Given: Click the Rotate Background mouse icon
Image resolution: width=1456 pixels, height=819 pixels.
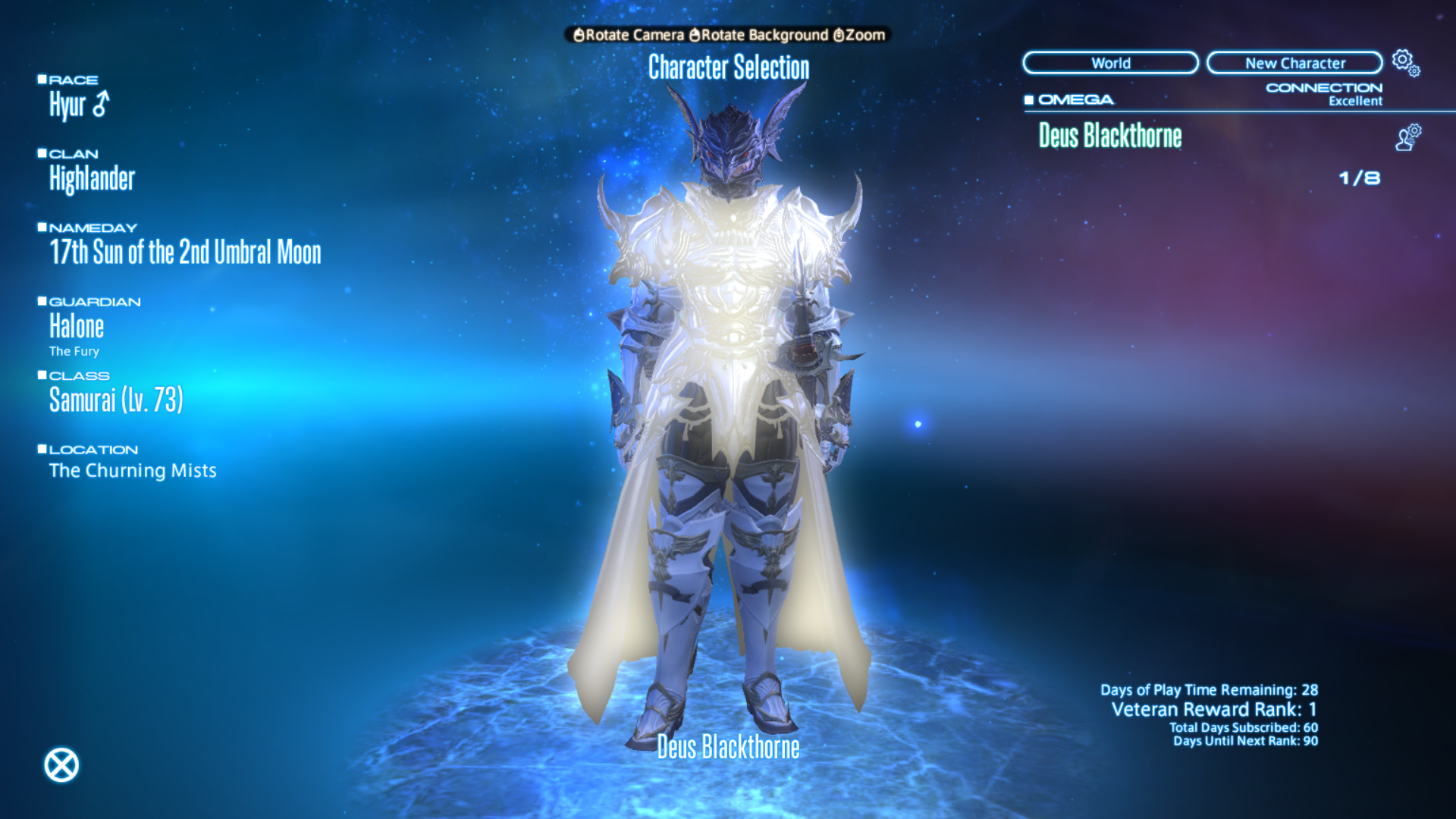Looking at the screenshot, I should 695,35.
